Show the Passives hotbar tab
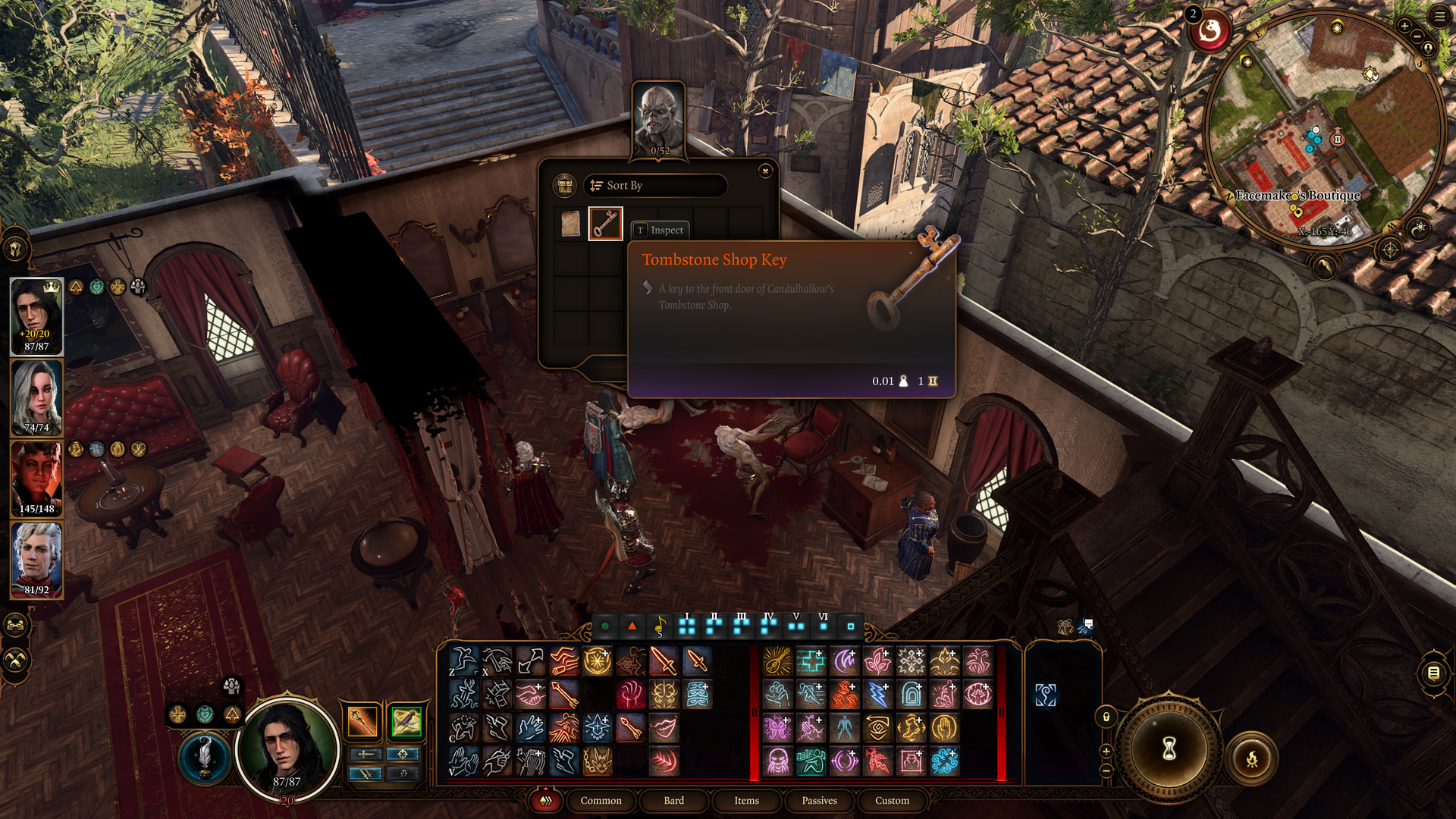Image resolution: width=1456 pixels, height=819 pixels. tap(819, 801)
